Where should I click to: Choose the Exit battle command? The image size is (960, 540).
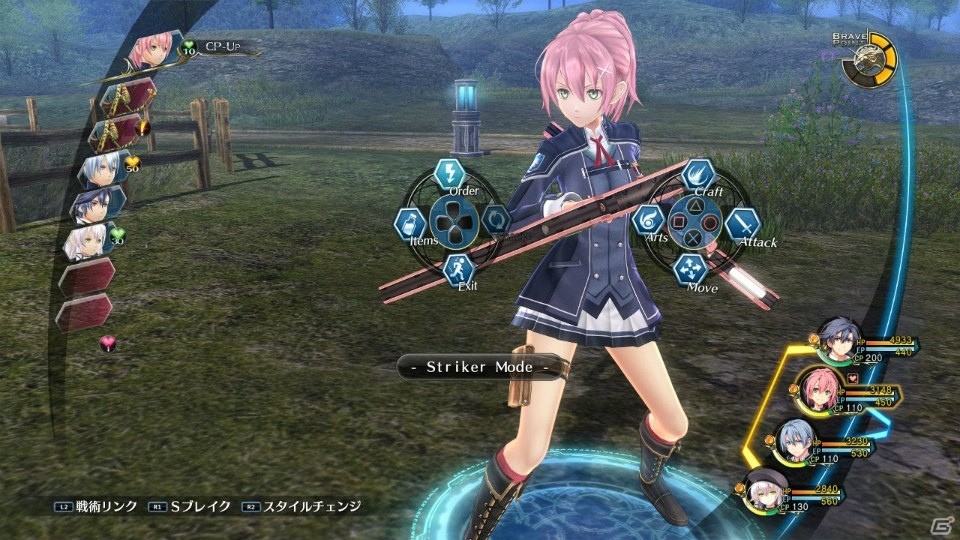[458, 268]
